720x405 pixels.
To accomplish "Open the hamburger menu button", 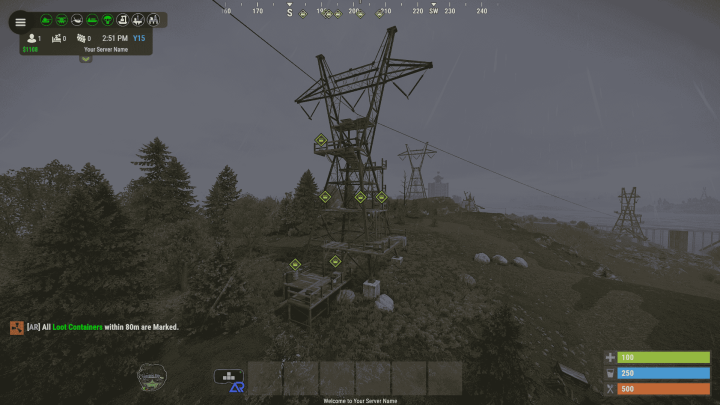I will 20,22.
